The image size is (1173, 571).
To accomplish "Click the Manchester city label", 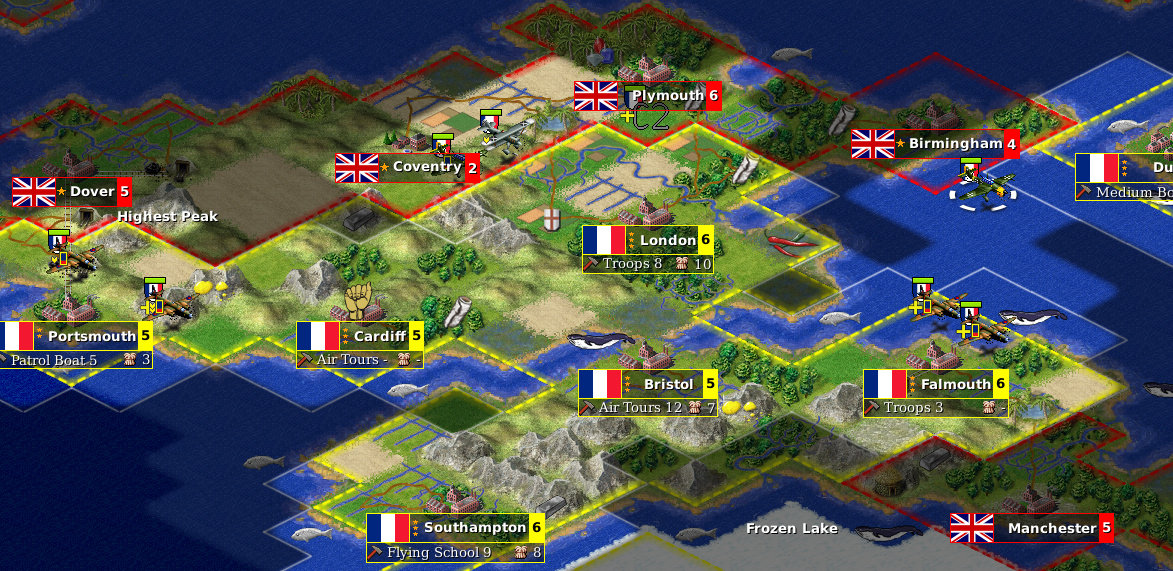I will pos(1051,528).
